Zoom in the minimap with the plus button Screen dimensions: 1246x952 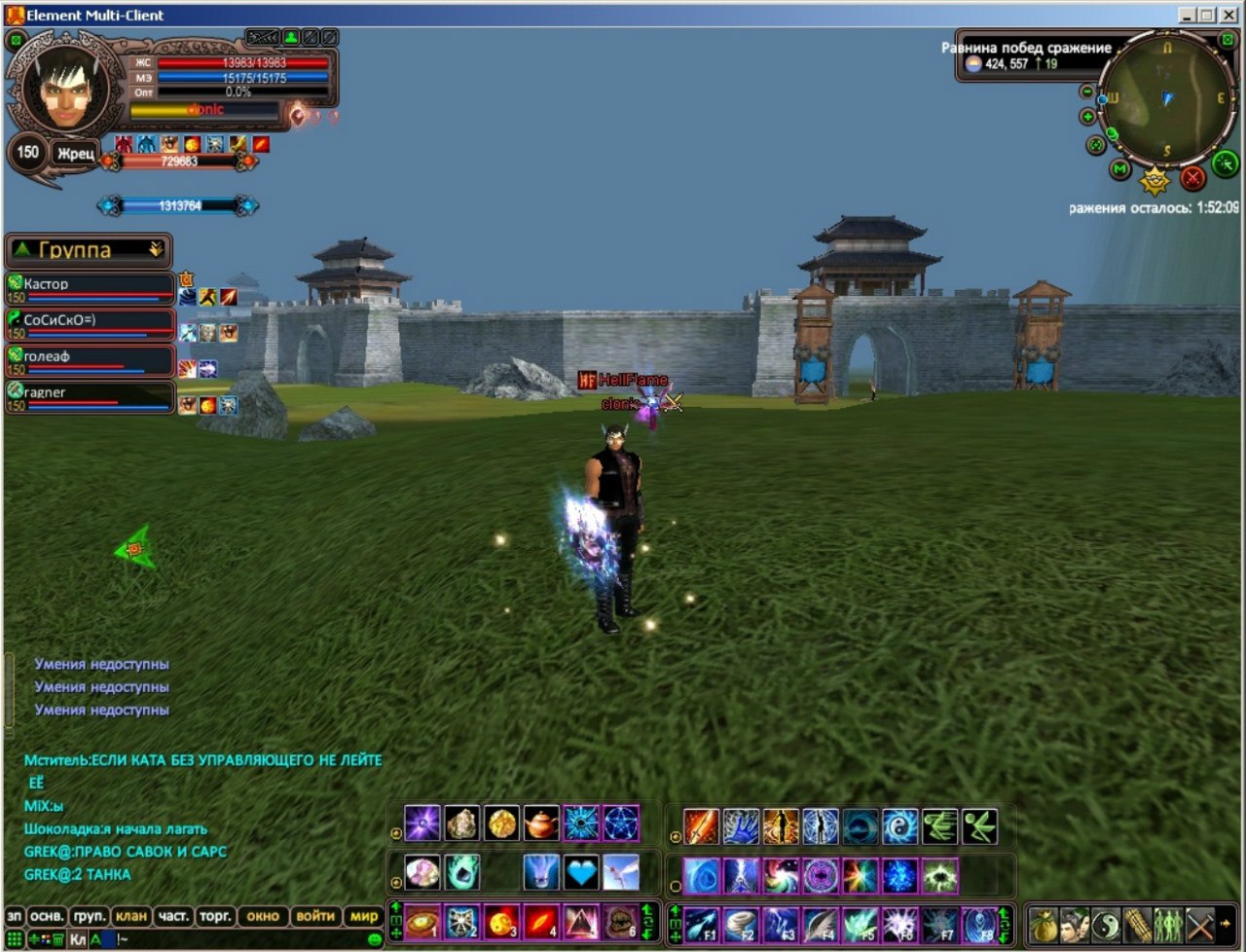point(1087,116)
